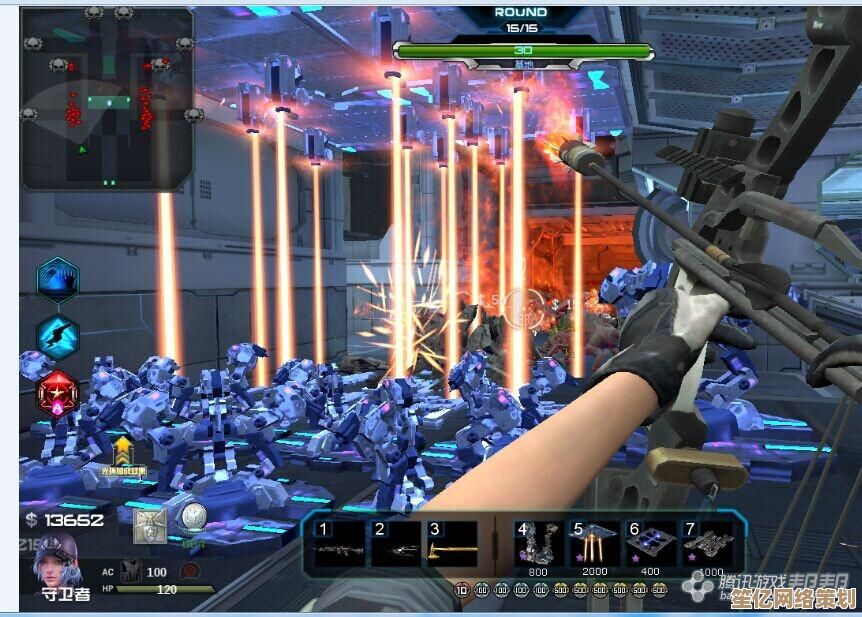Trigger the red star hexagon skill
Image resolution: width=862 pixels, height=617 pixels.
[x=57, y=393]
